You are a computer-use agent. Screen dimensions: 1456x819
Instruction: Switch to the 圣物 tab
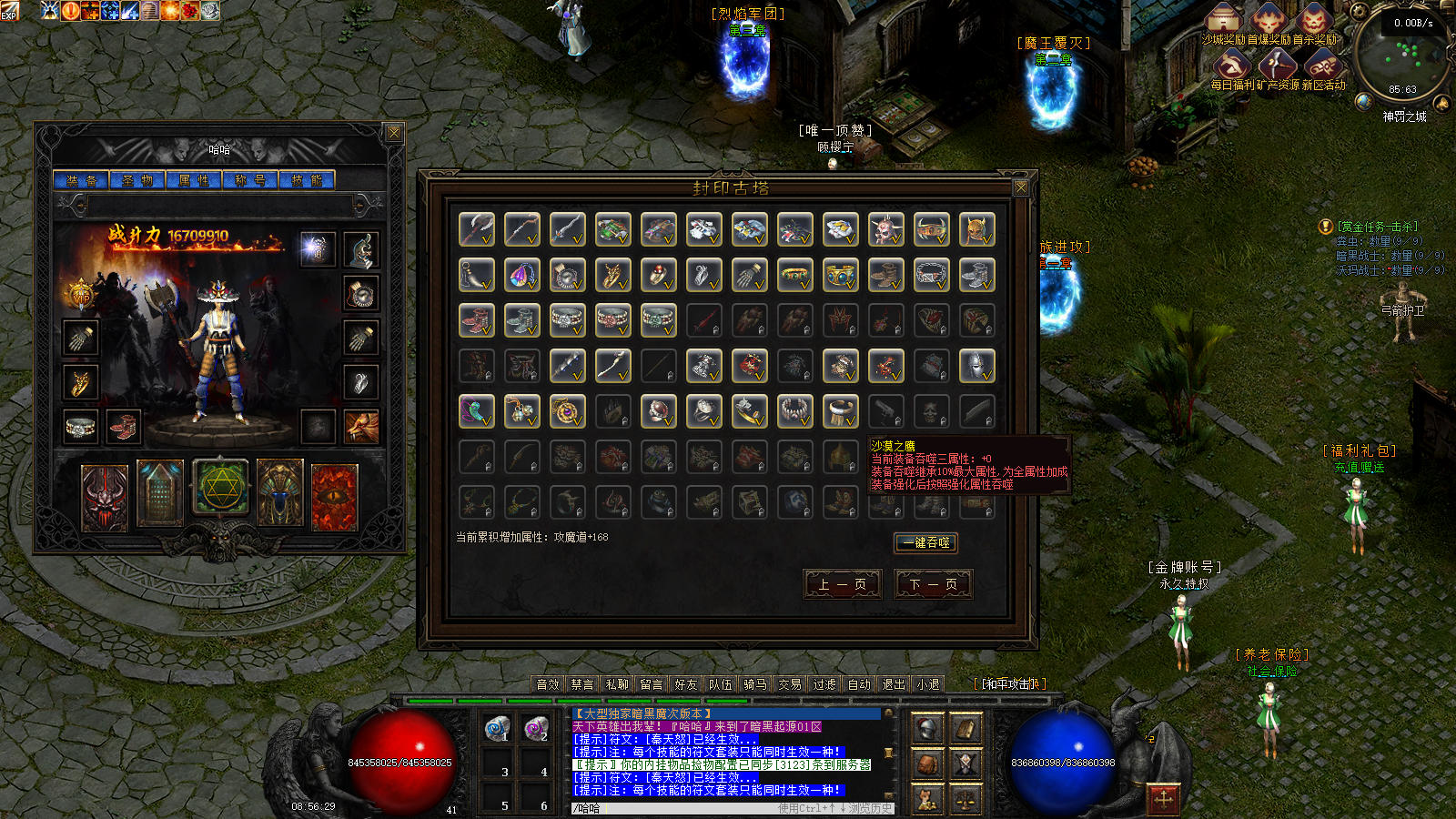pos(137,180)
